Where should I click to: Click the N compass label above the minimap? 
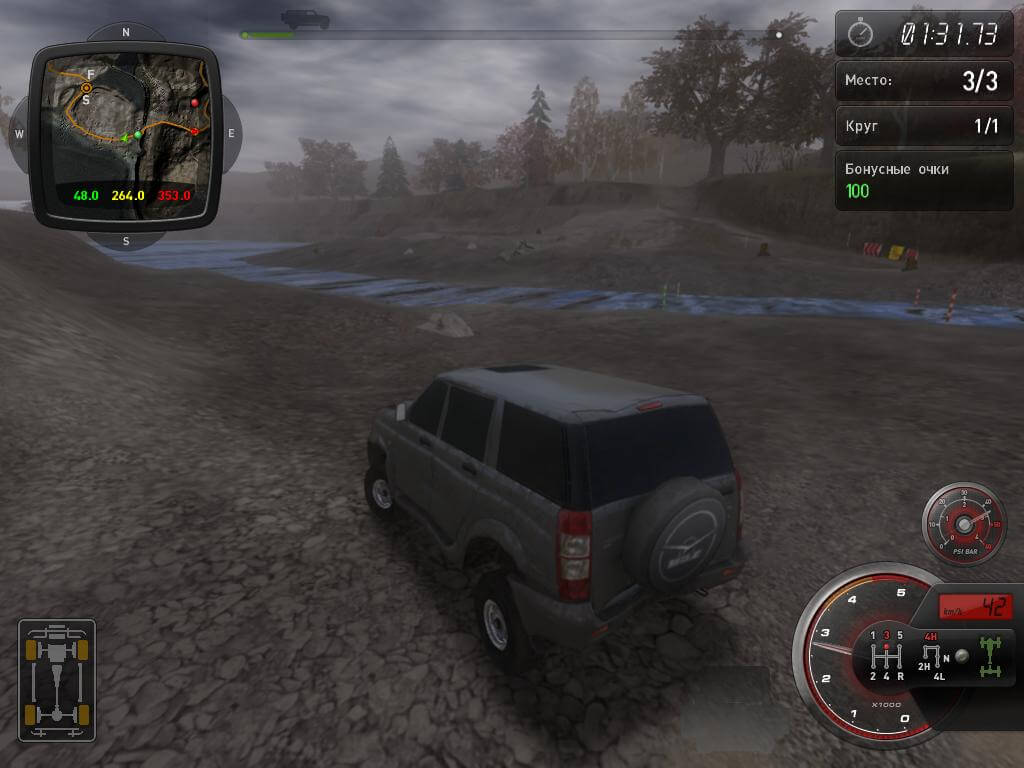pyautogui.click(x=126, y=32)
